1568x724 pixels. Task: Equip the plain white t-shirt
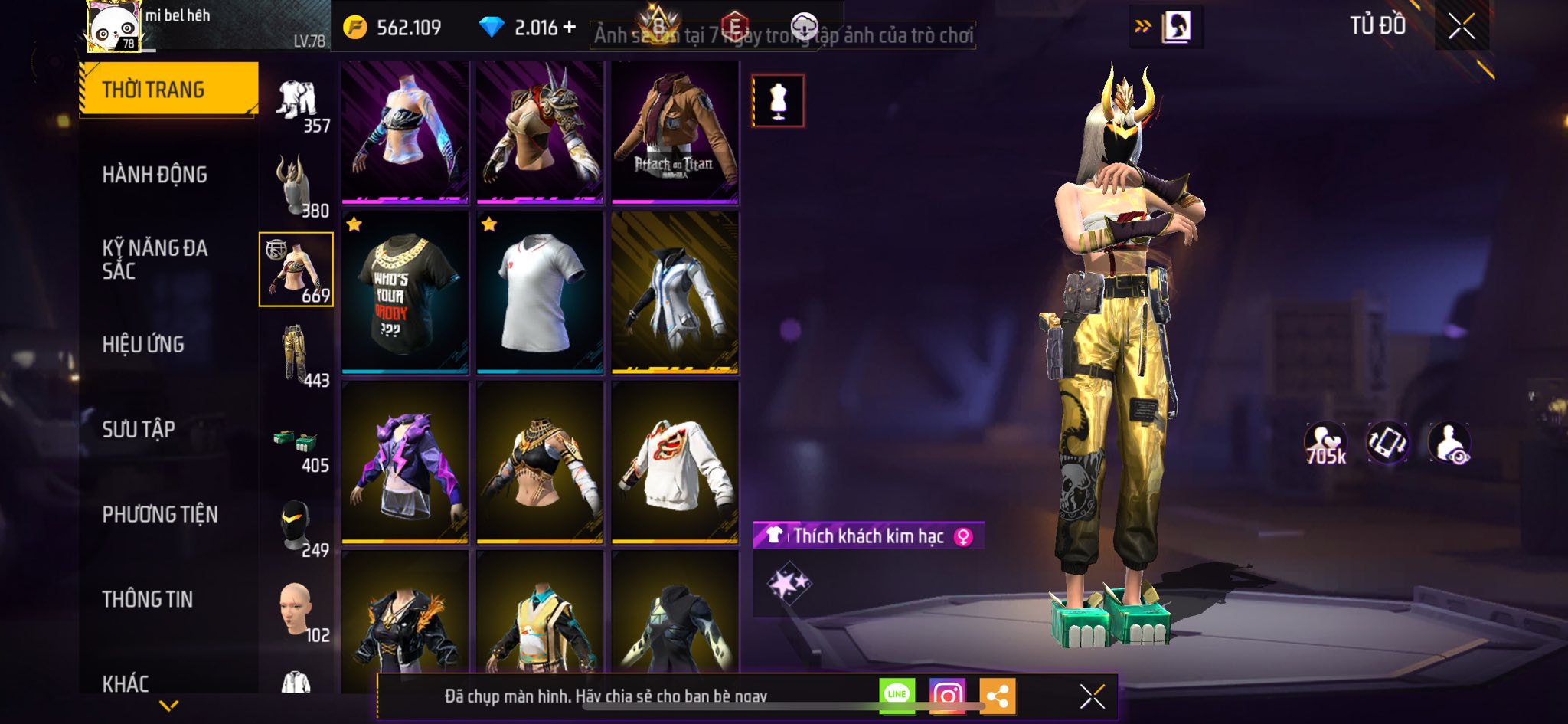[x=540, y=293]
